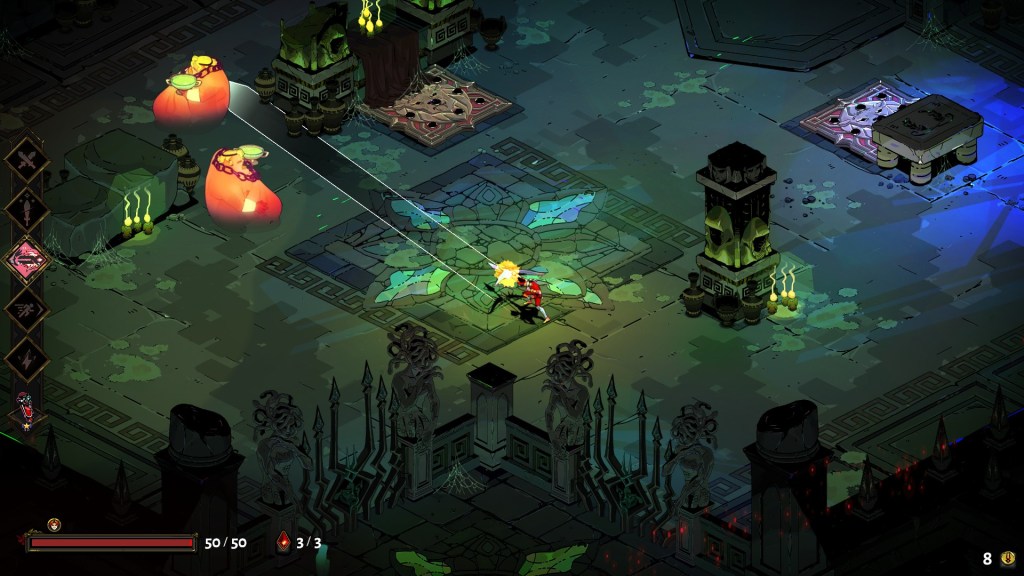Select the running figure Dash boon slot
Viewport: 1024px width, 576px height.
pos(26,309)
